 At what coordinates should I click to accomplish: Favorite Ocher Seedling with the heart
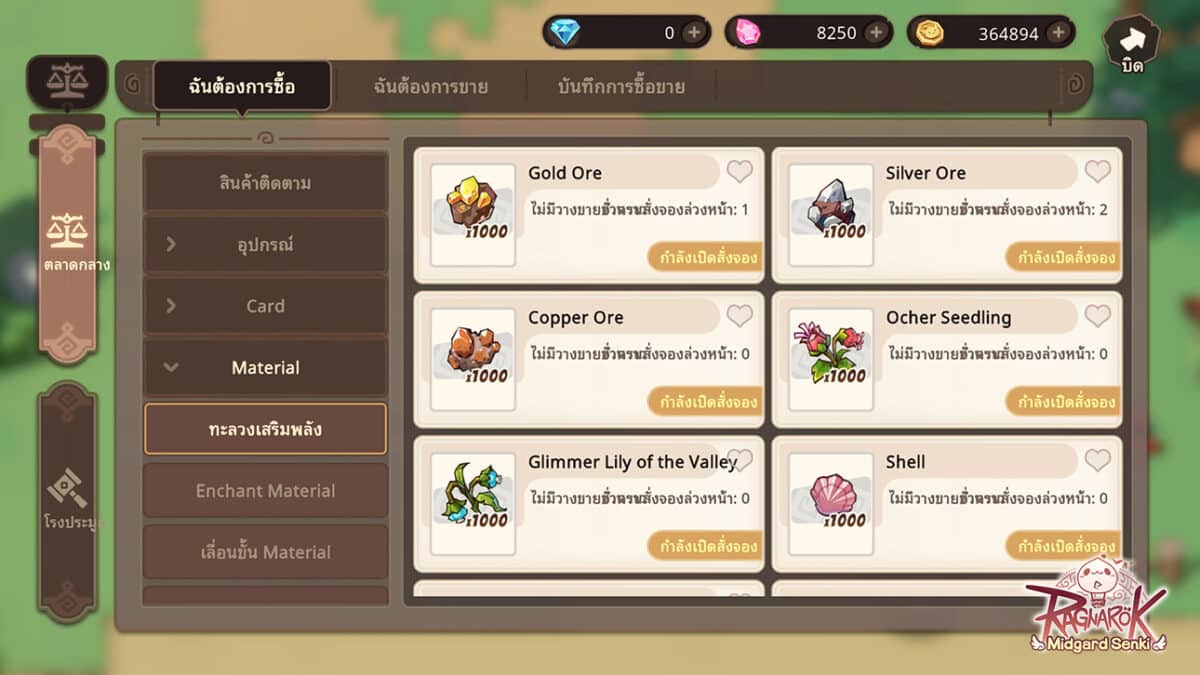coord(1097,316)
